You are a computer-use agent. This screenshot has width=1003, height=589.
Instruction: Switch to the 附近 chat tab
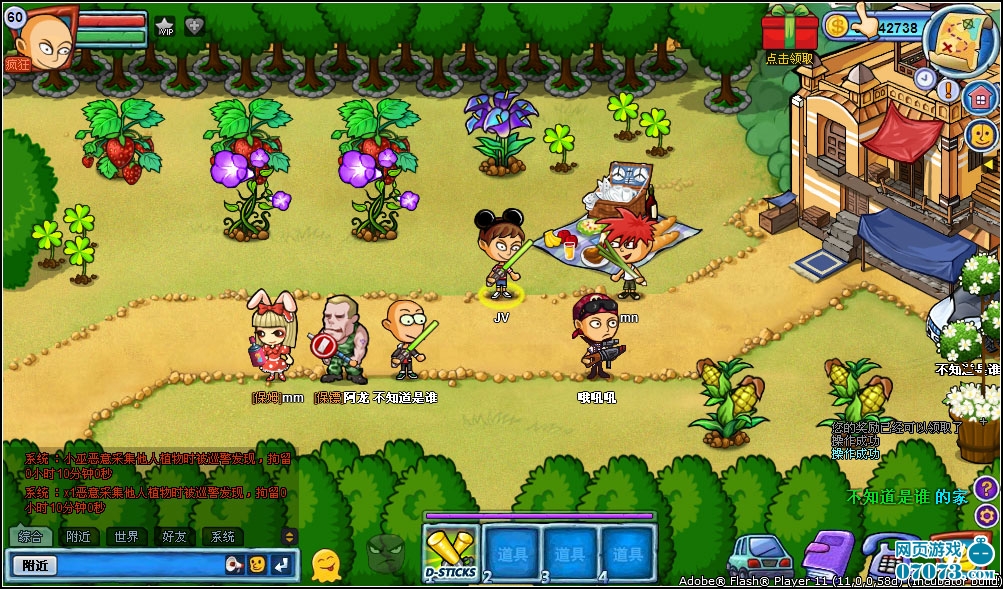78,536
